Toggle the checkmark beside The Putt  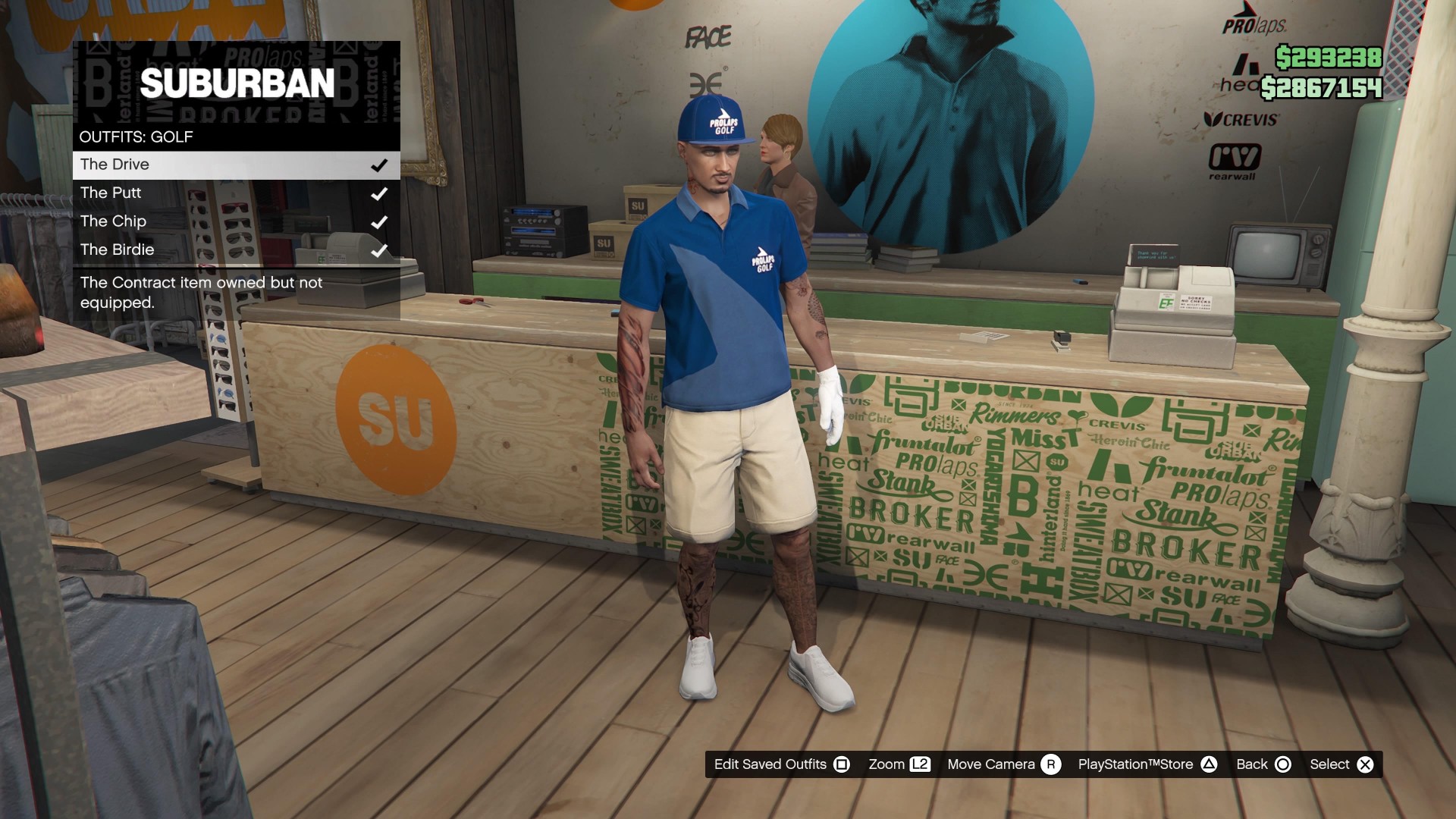pyautogui.click(x=378, y=193)
